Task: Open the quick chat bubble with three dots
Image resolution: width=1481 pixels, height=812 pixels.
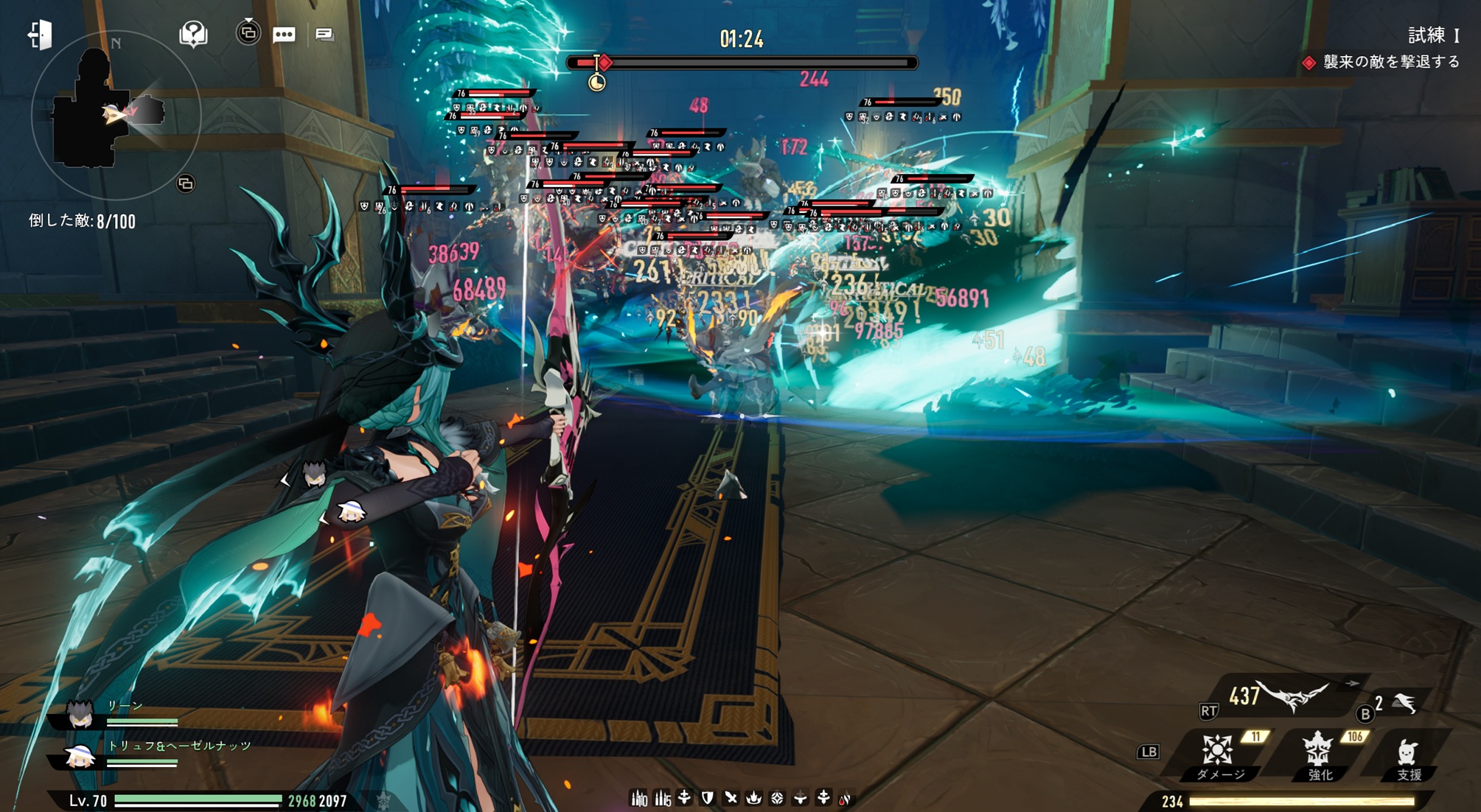Action: click(x=284, y=35)
